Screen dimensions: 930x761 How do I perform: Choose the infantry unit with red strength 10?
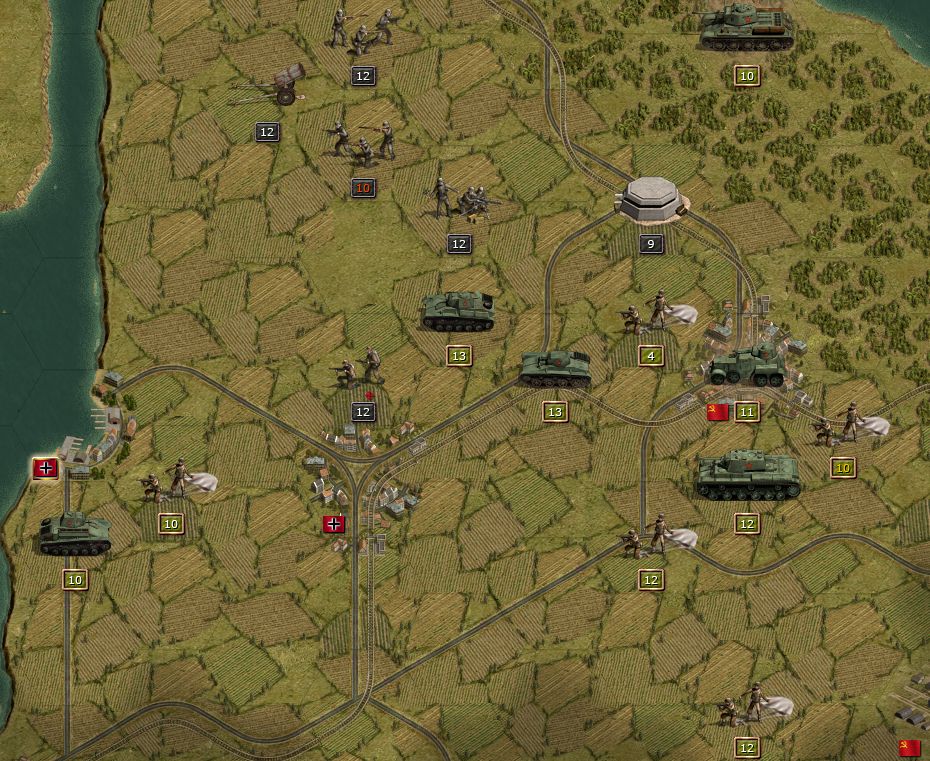(x=363, y=145)
